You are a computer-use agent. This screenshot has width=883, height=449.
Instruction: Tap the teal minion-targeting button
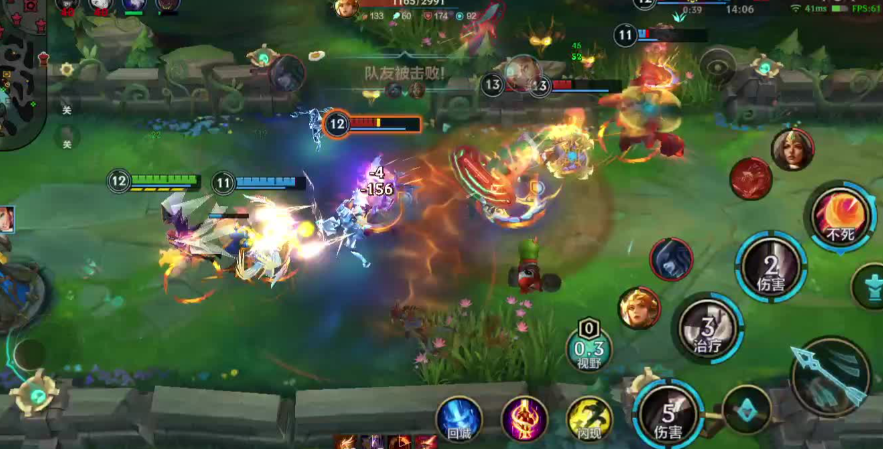coord(746,409)
